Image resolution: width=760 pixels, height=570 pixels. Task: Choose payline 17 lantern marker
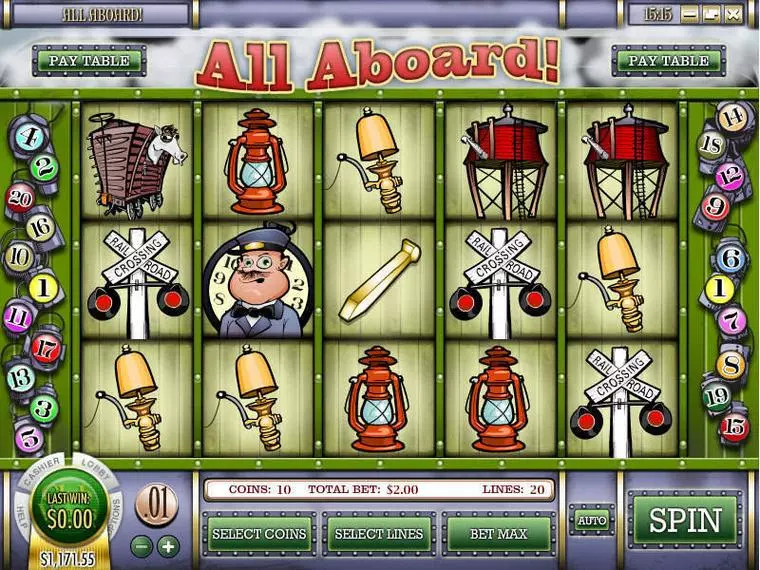coord(45,348)
